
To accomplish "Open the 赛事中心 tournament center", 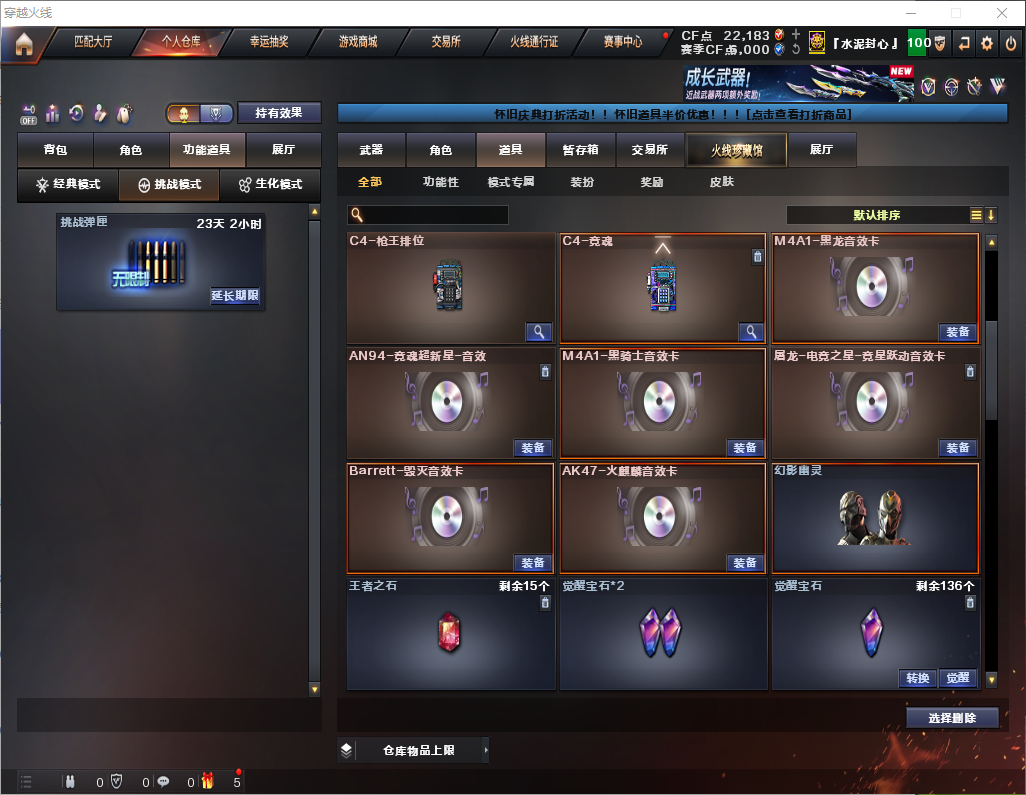I will [623, 42].
